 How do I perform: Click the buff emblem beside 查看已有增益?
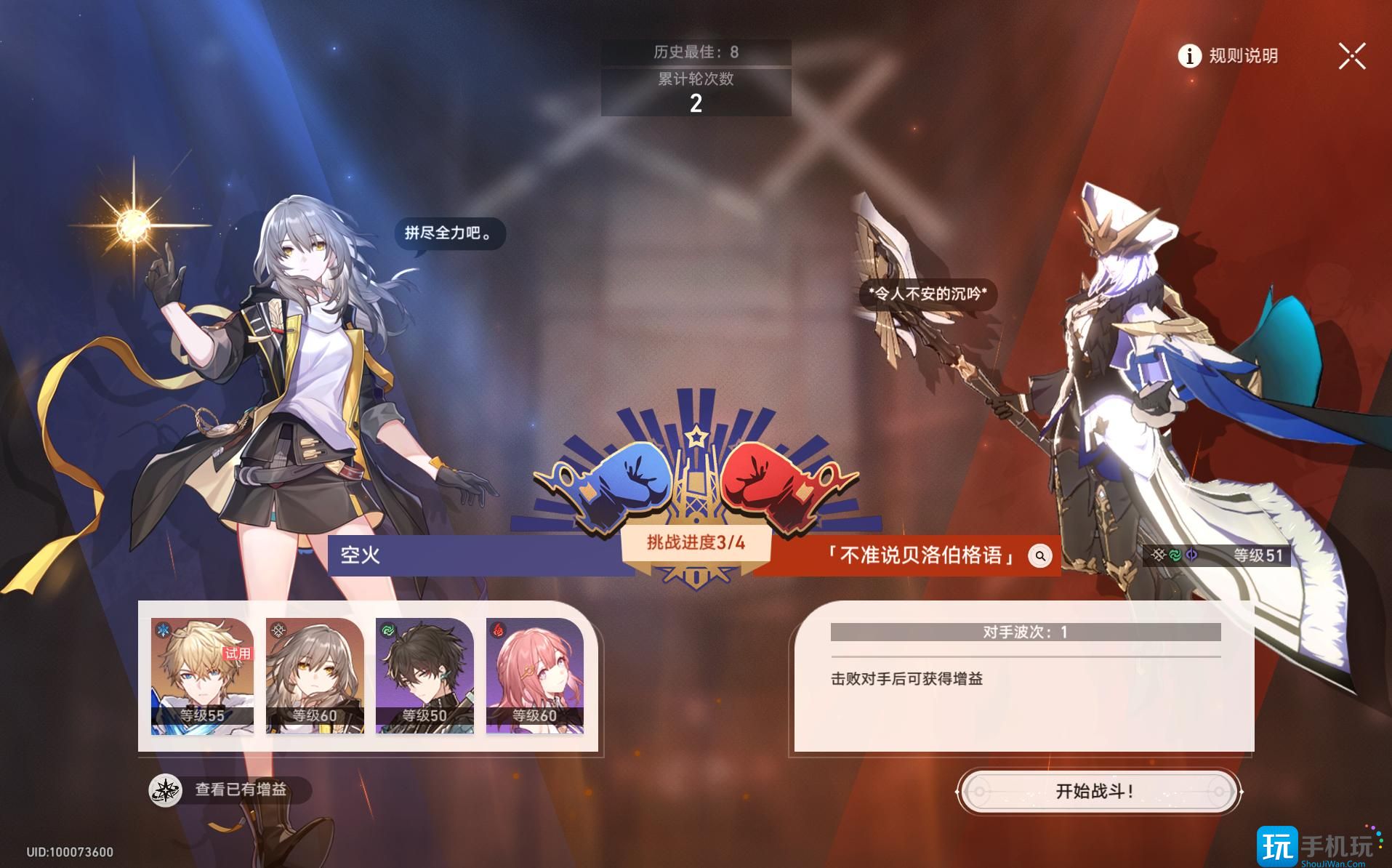[166, 792]
